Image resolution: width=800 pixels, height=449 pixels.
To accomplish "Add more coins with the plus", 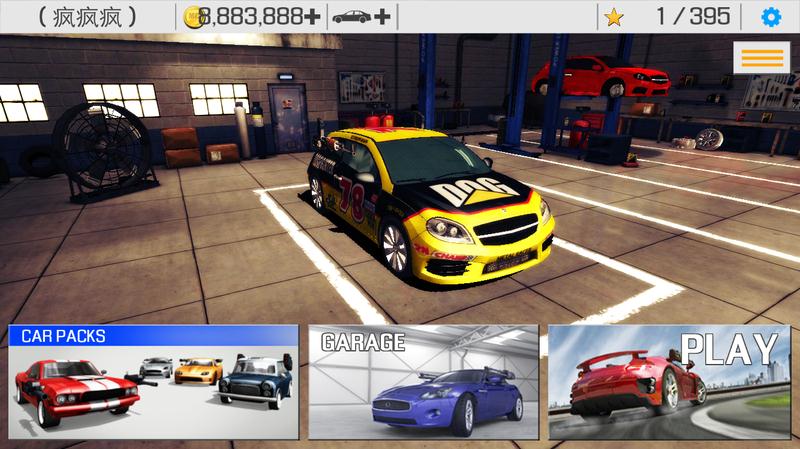I will (312, 17).
